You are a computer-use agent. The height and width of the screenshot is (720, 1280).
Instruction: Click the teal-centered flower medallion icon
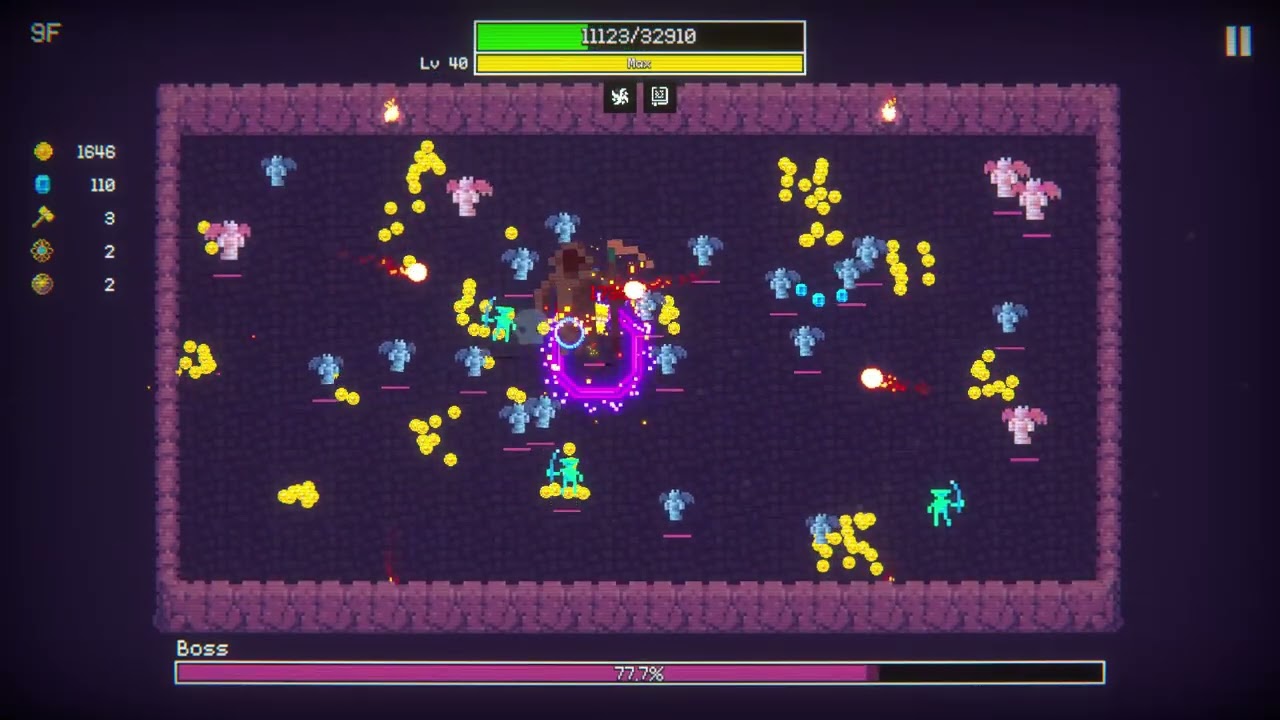(x=42, y=251)
